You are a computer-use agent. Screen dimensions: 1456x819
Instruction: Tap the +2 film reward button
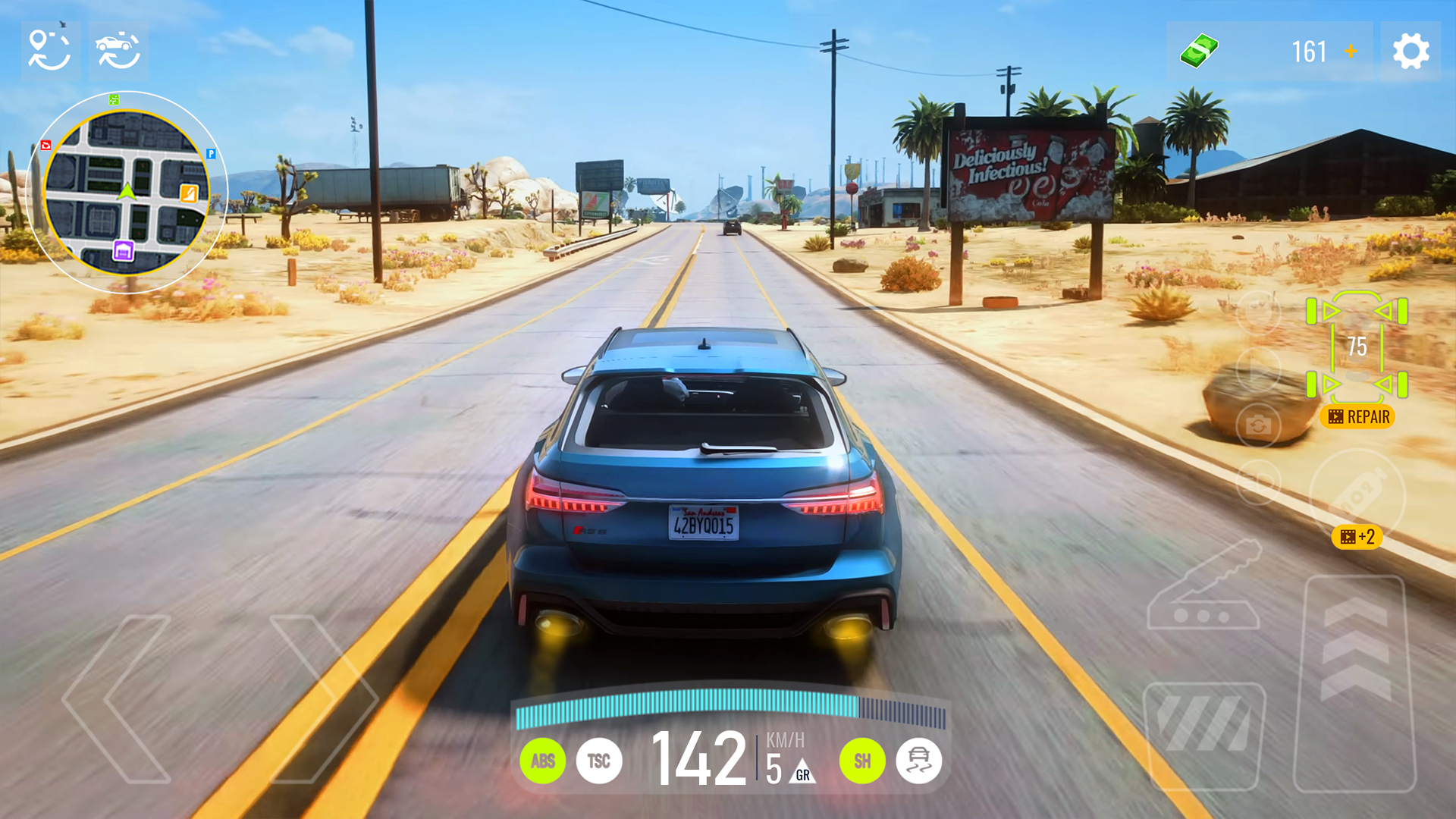coord(1357,536)
